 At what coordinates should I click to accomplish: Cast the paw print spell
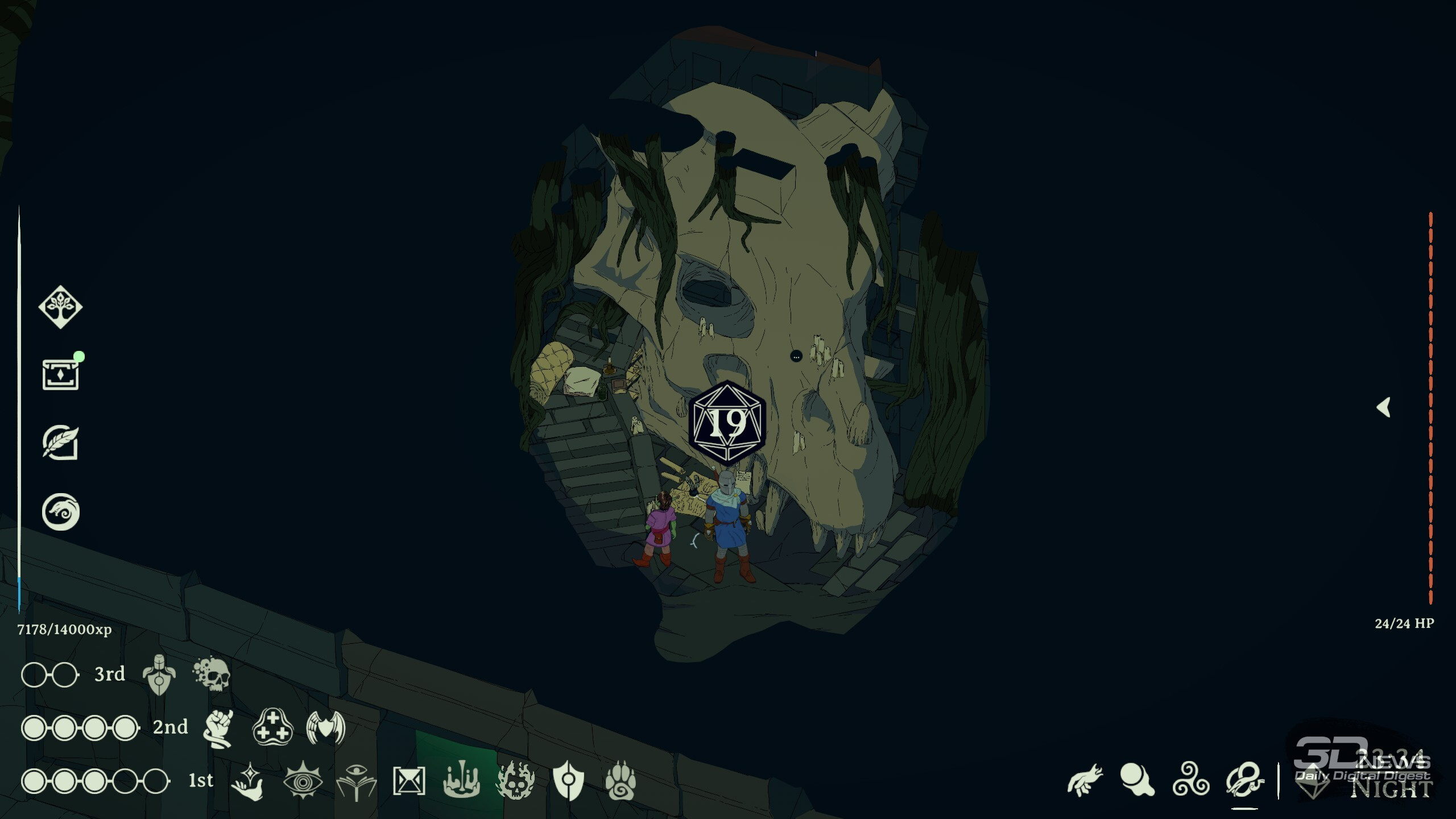(x=621, y=781)
